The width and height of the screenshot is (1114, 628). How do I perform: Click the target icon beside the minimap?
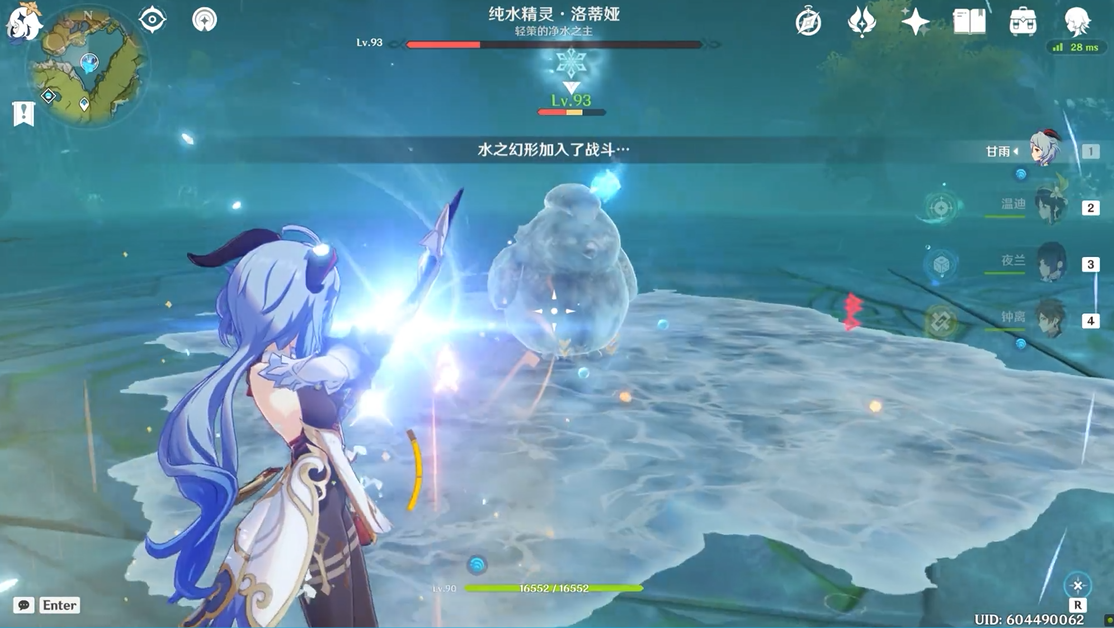click(x=152, y=19)
